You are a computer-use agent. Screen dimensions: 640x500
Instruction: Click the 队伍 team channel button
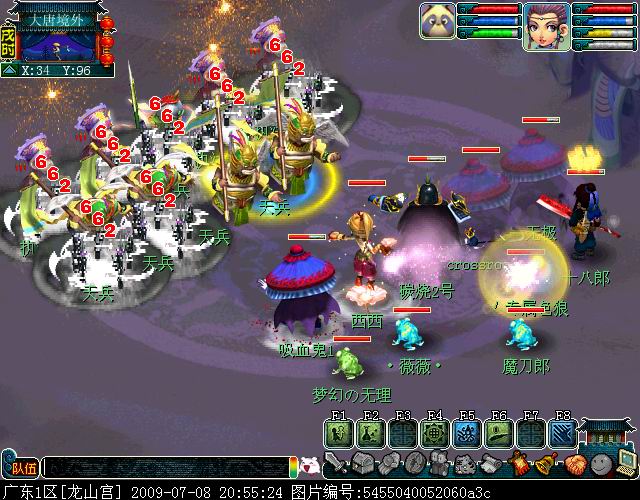coord(22,467)
